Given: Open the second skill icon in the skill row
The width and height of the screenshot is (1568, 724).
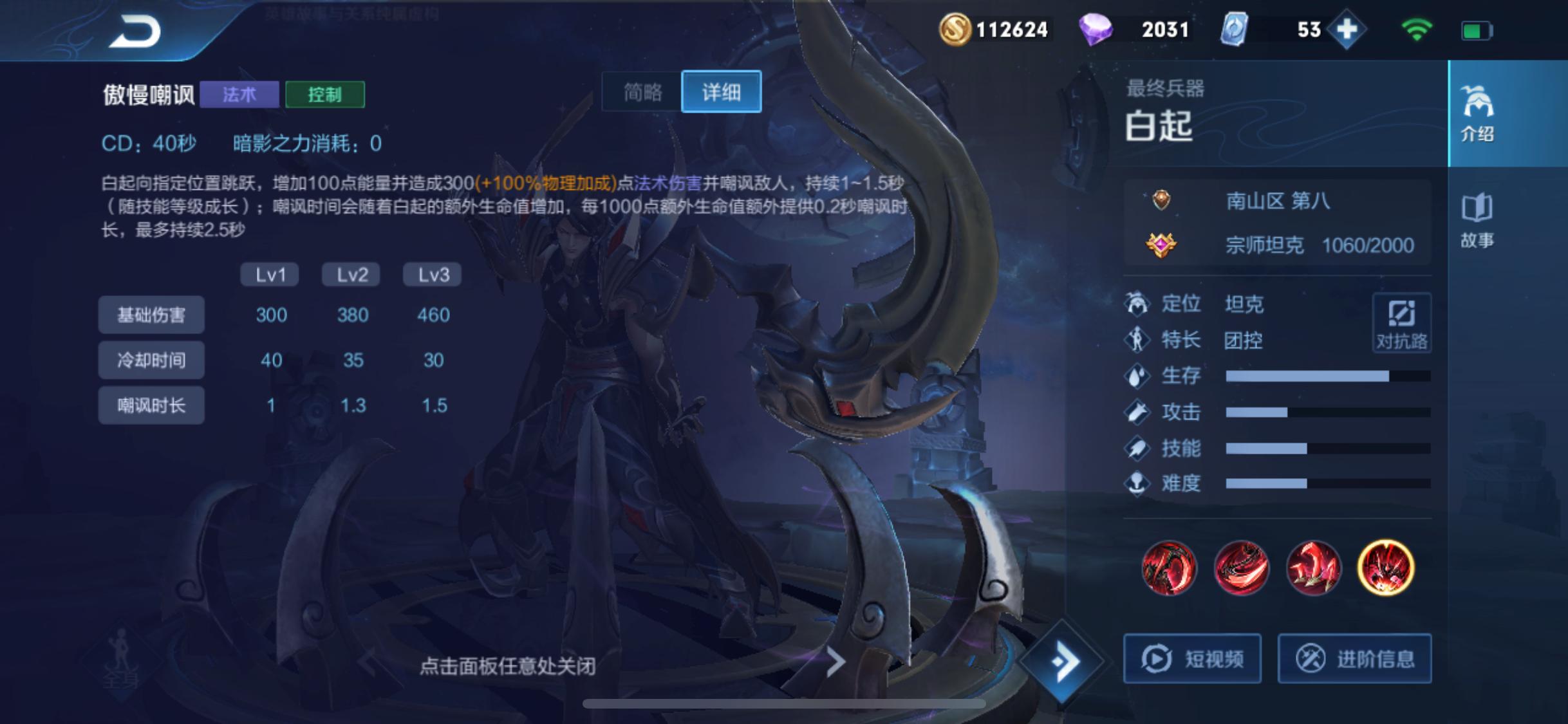Looking at the screenshot, I should (x=1242, y=569).
